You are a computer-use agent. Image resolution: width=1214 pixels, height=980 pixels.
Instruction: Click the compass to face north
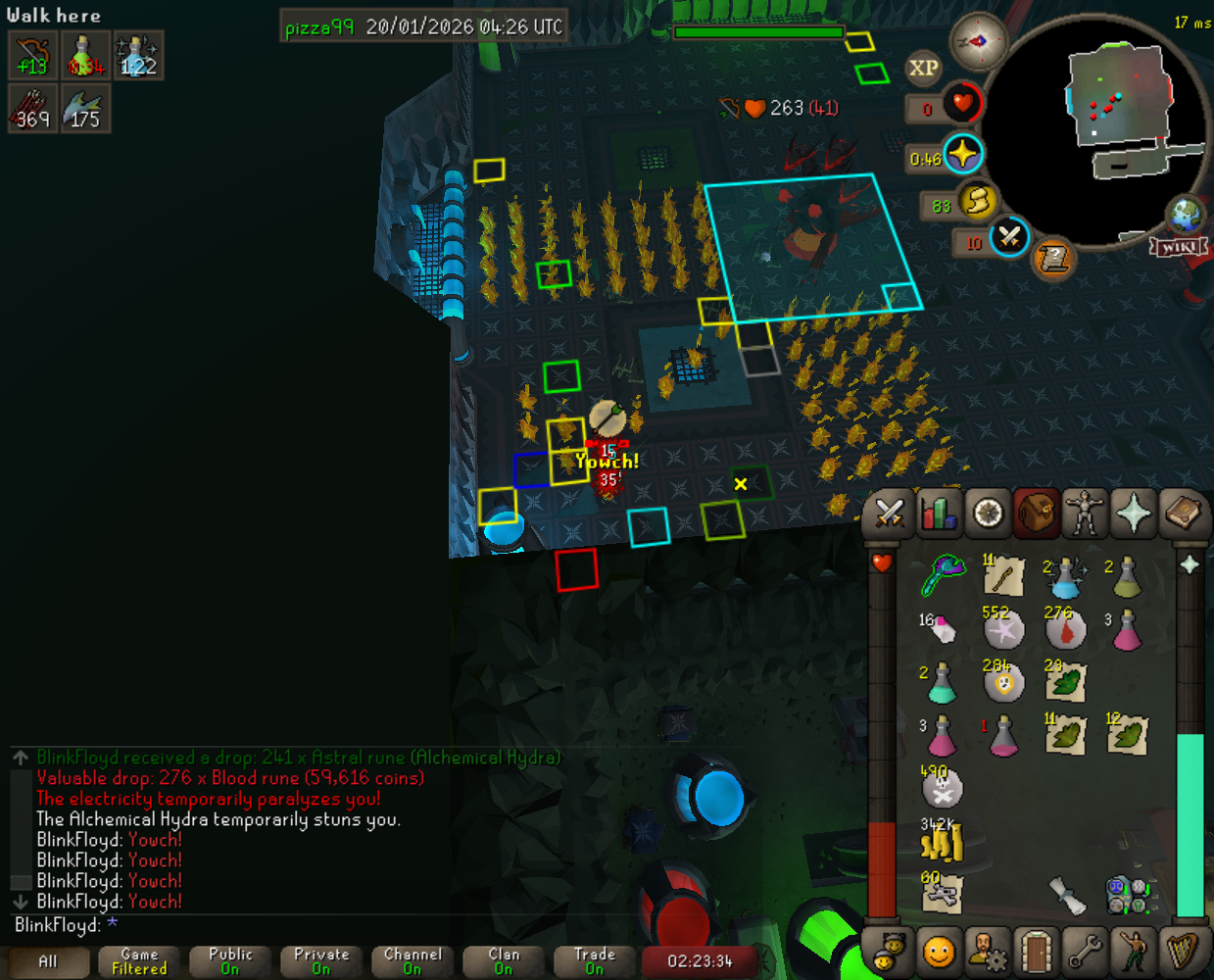coord(978,41)
